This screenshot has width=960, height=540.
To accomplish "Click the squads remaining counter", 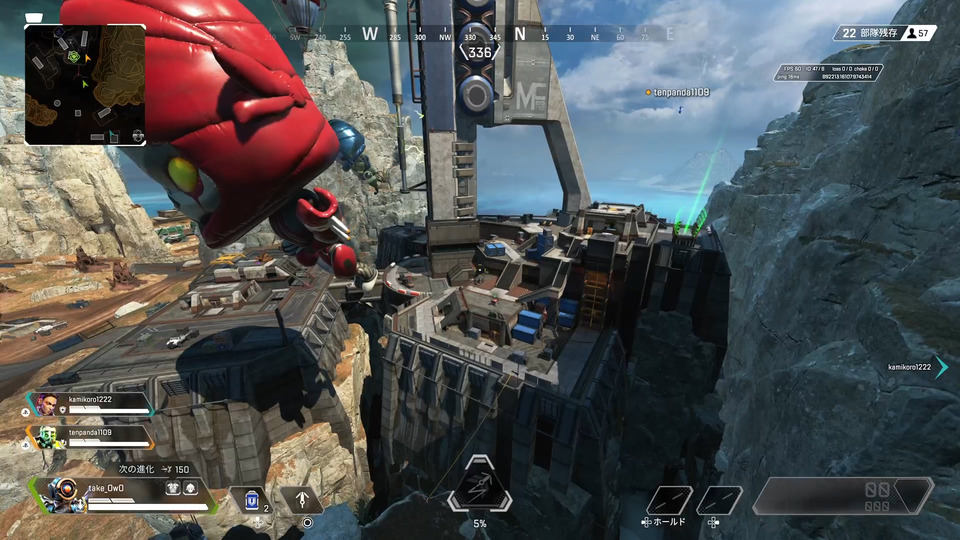I will 868,33.
